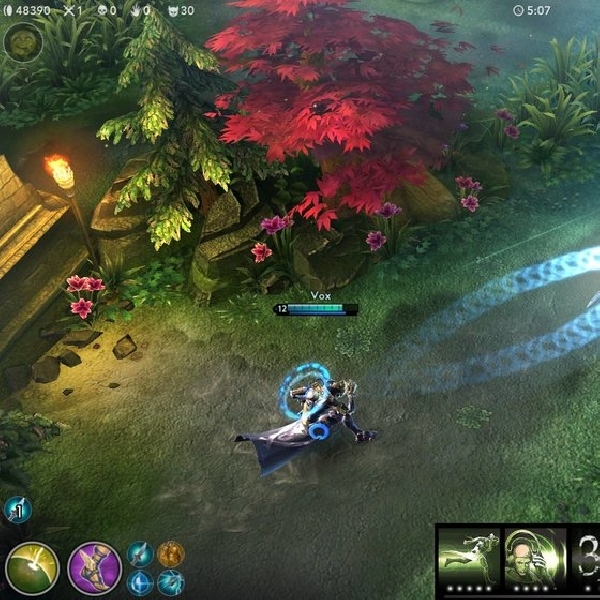600x600 pixels.
Task: Tap the smiley face emote button
Action: [20, 42]
